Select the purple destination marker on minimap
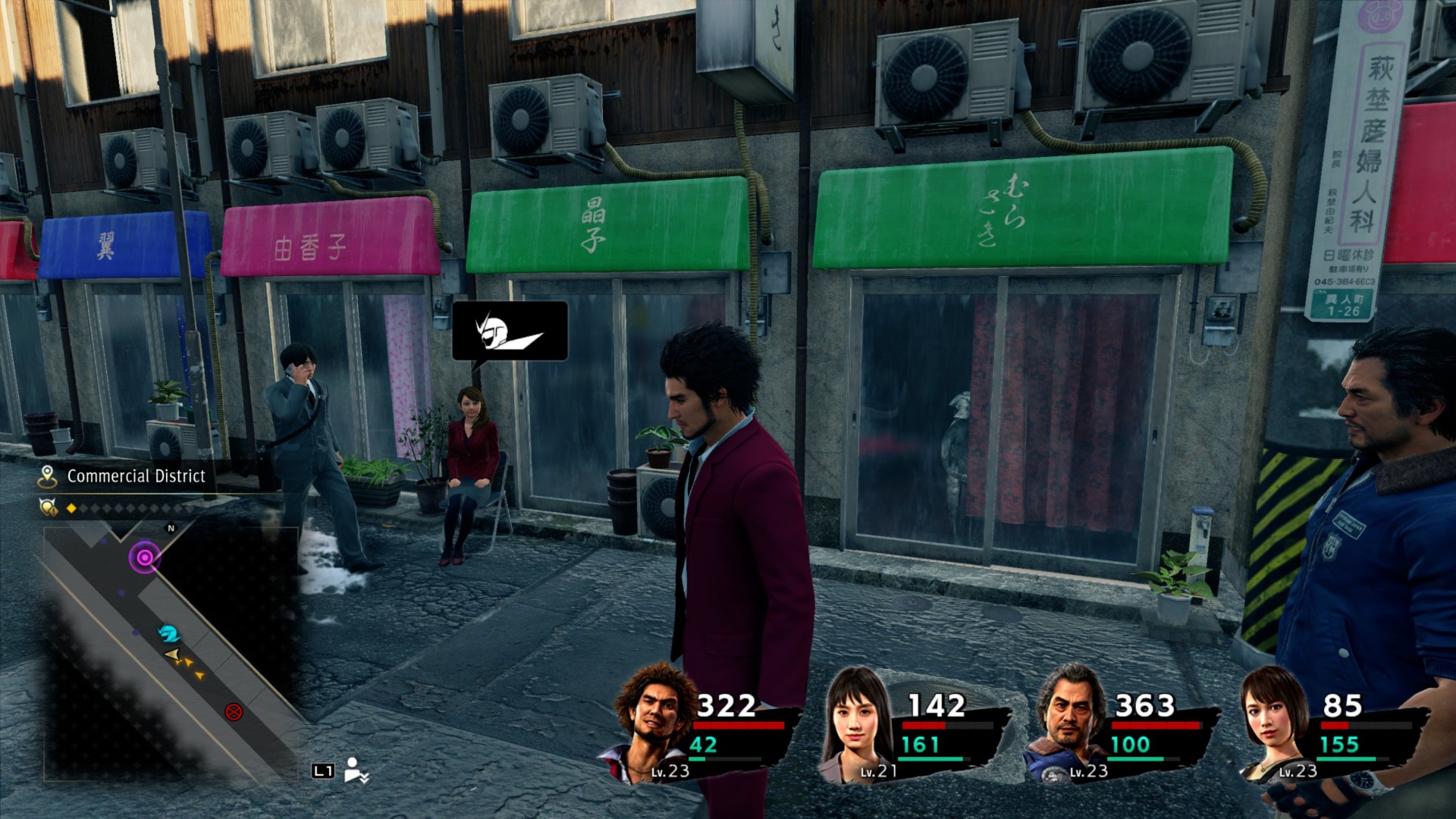The height and width of the screenshot is (819, 1456). tap(144, 558)
